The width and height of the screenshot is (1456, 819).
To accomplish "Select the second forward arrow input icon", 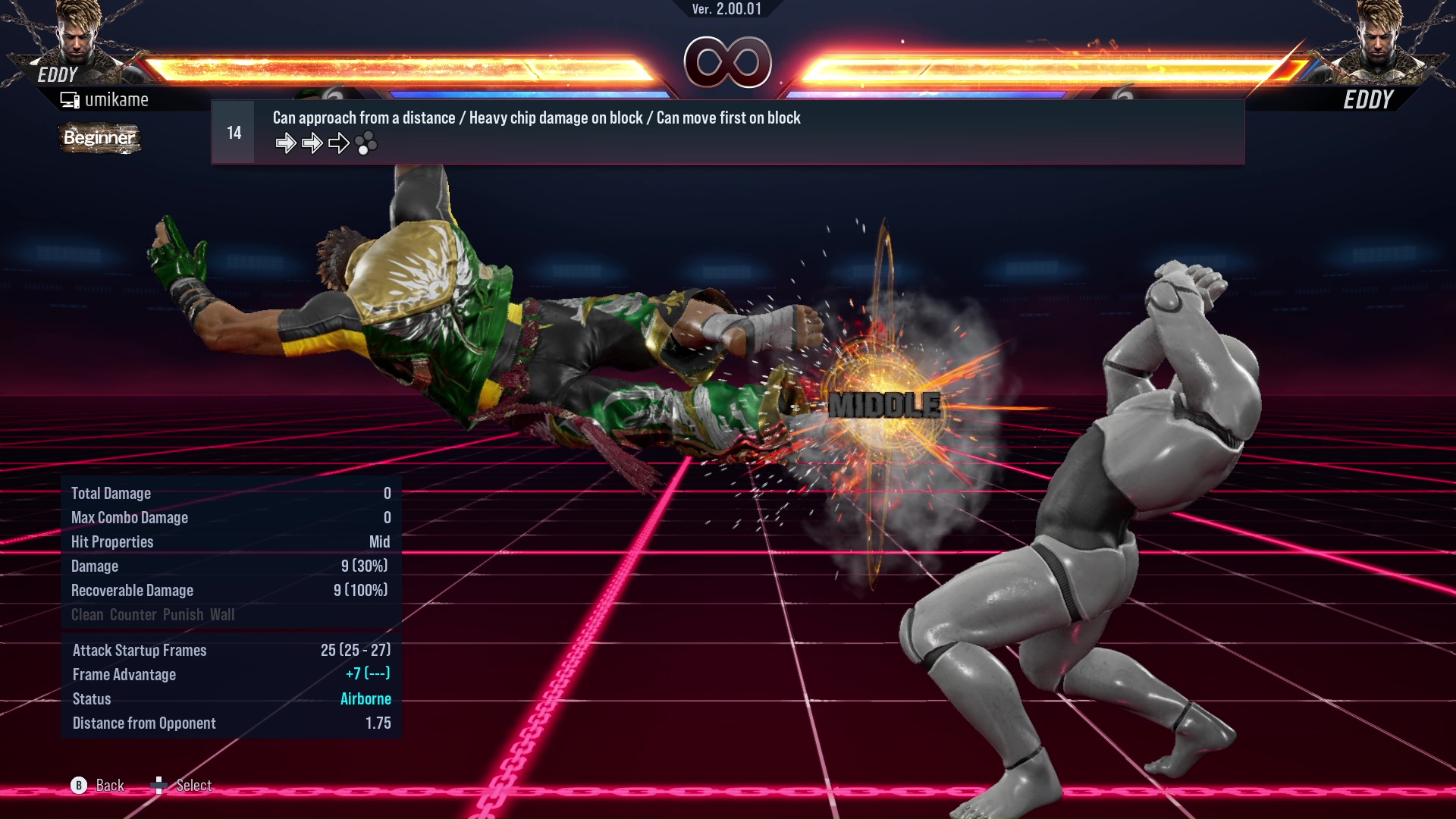I will (x=312, y=142).
